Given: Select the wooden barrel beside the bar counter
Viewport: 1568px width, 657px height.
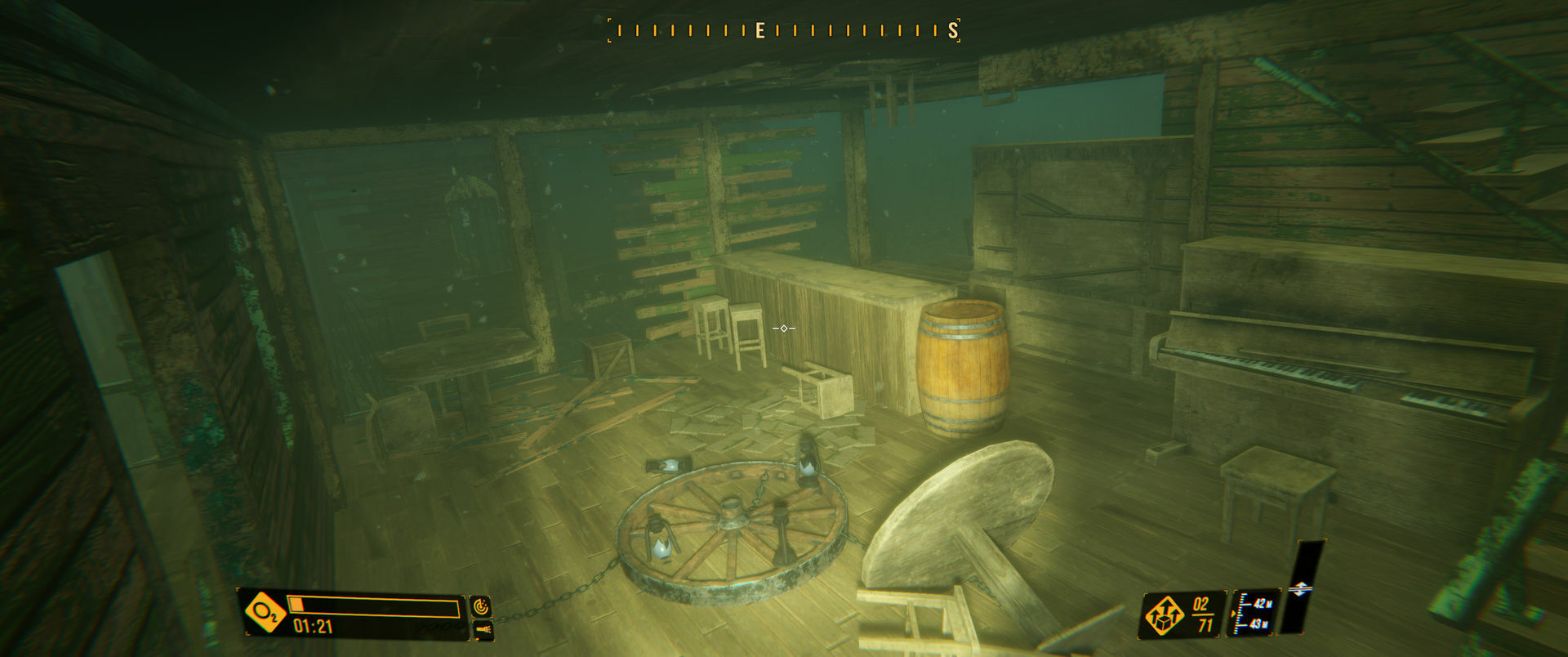Looking at the screenshot, I should [x=964, y=368].
